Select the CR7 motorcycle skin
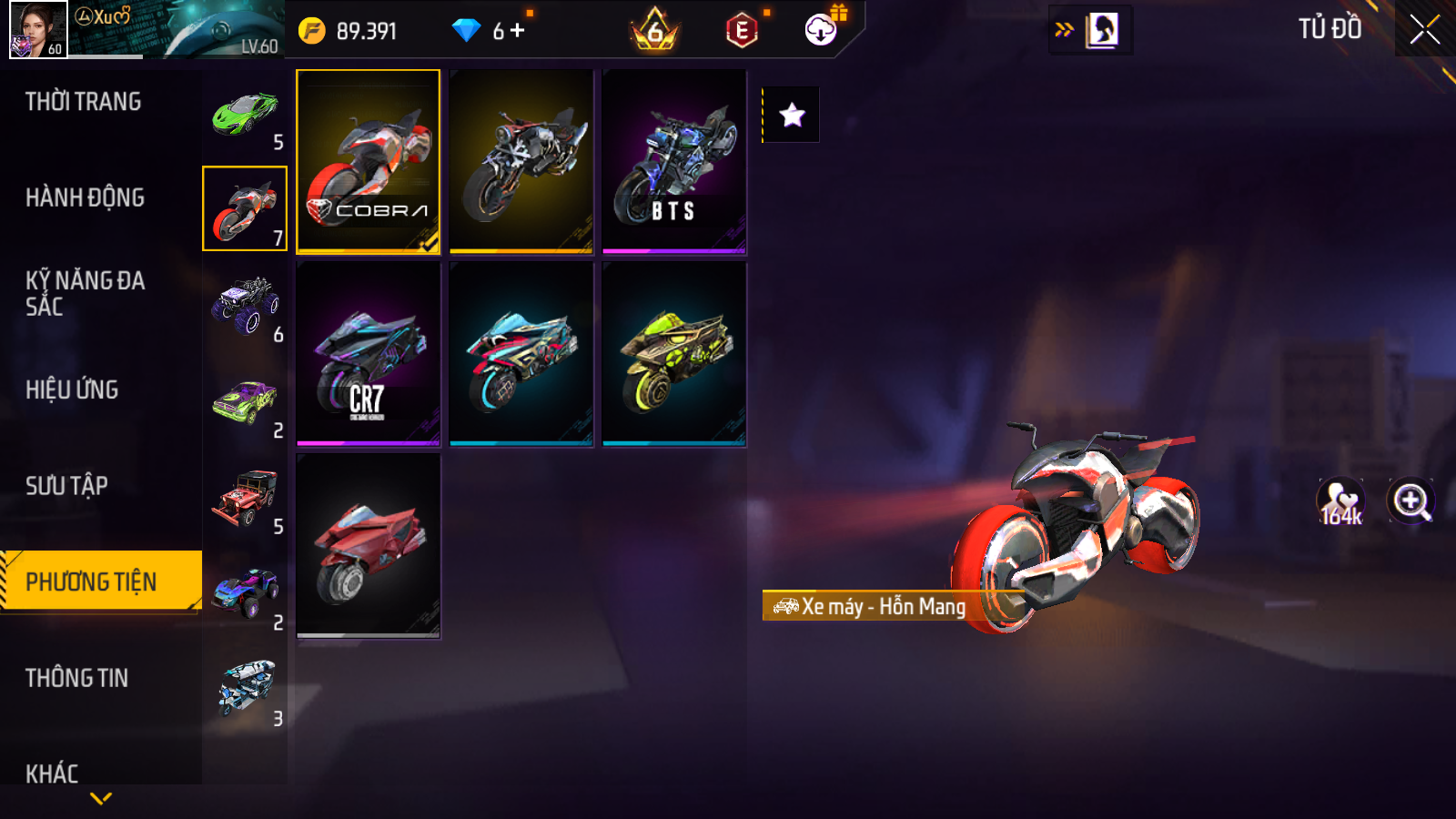Image resolution: width=1456 pixels, height=819 pixels. 368,354
